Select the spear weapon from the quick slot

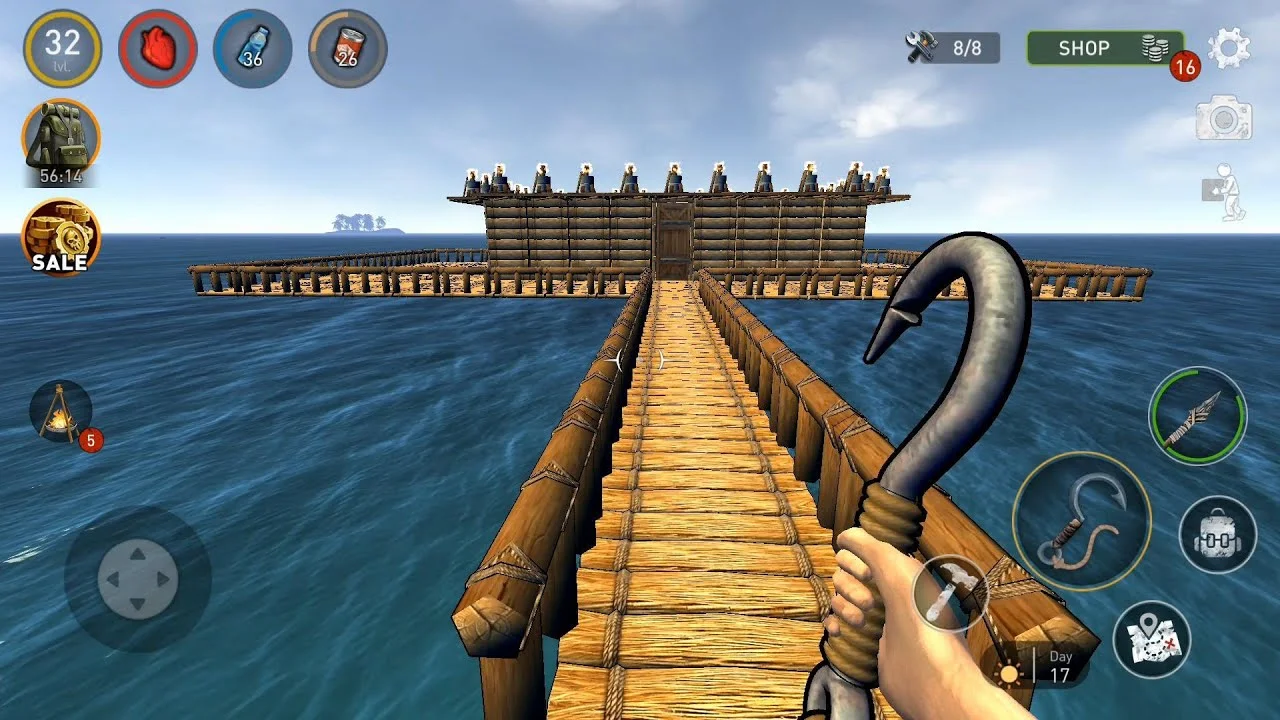coord(1197,415)
